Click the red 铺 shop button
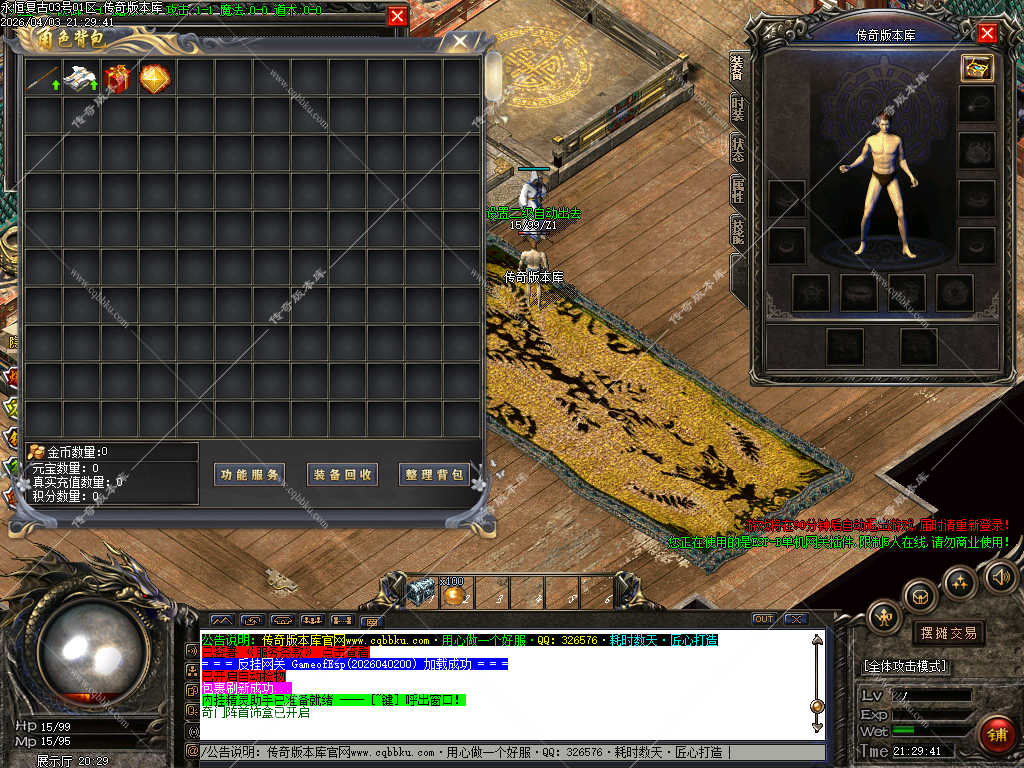The height and width of the screenshot is (768, 1024). 995,735
